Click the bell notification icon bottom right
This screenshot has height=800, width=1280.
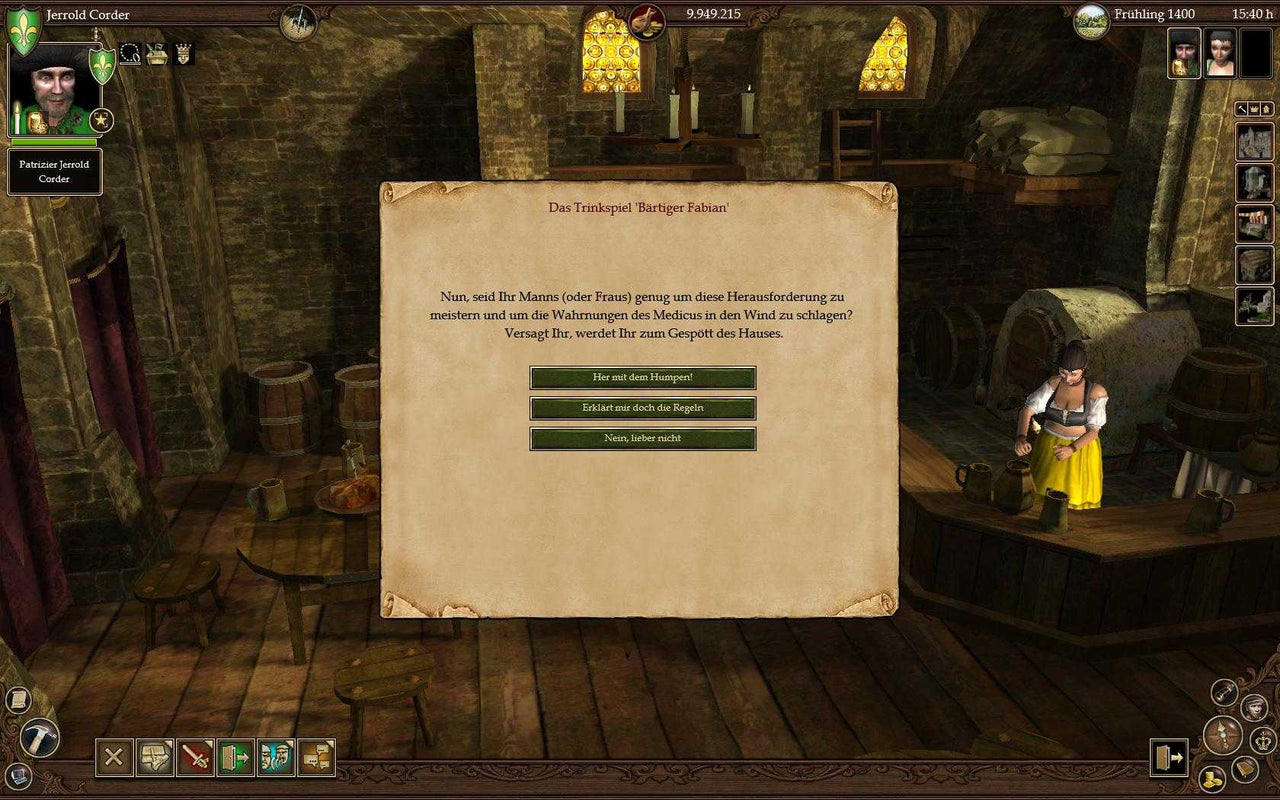(1244, 770)
